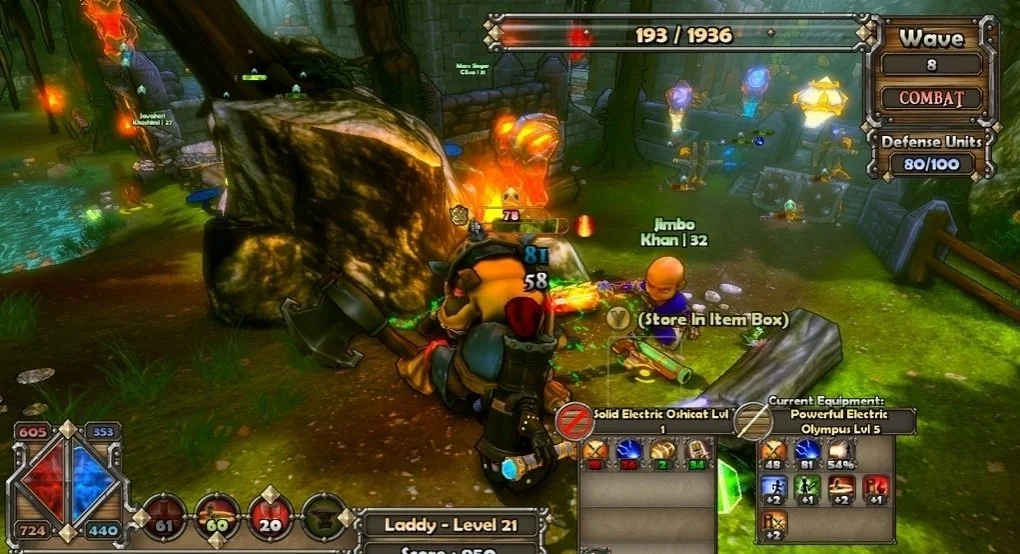
Task: Select the crossed swords stat showing 48
Action: pyautogui.click(x=773, y=455)
